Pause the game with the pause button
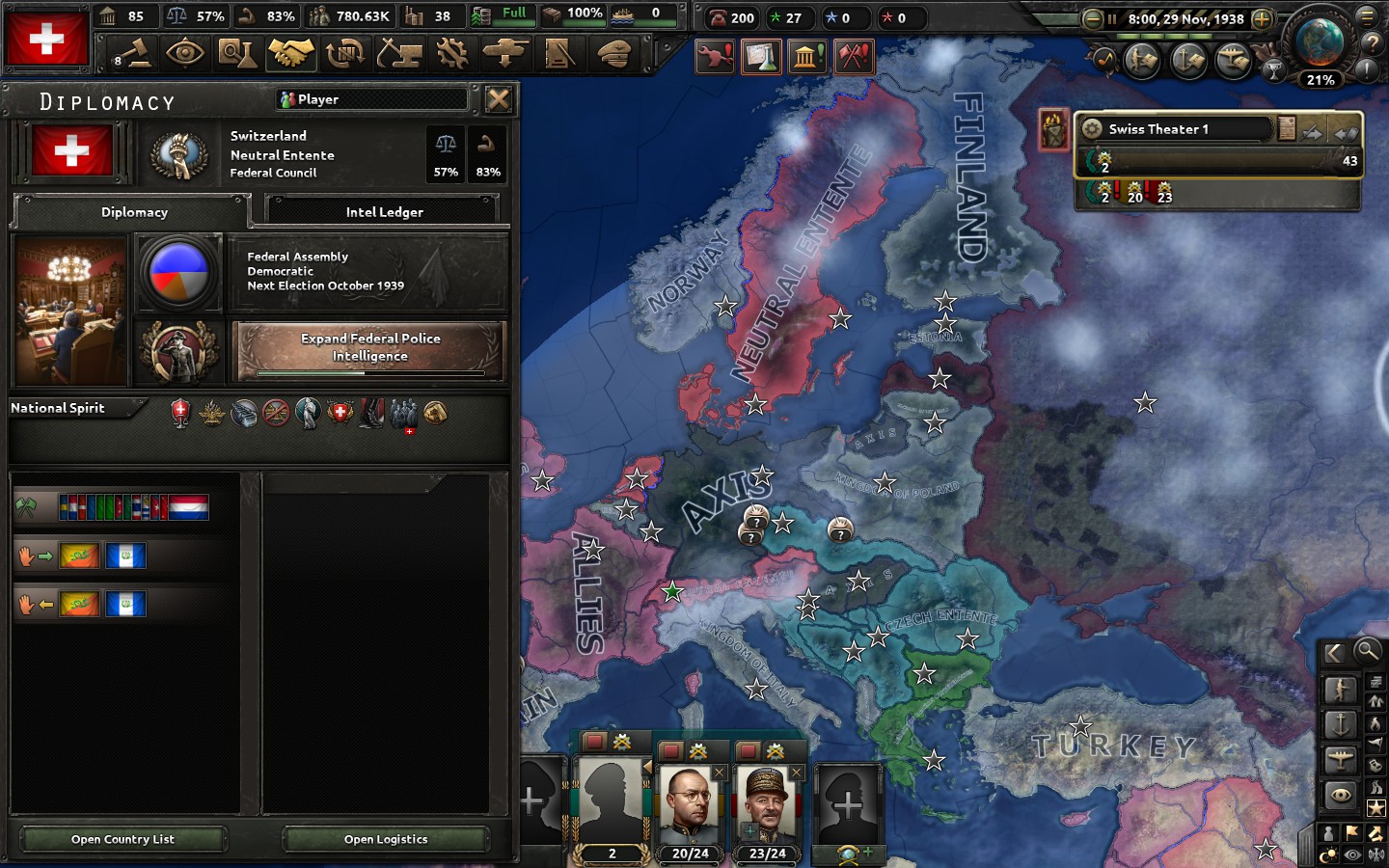The image size is (1389, 868). (x=1112, y=18)
